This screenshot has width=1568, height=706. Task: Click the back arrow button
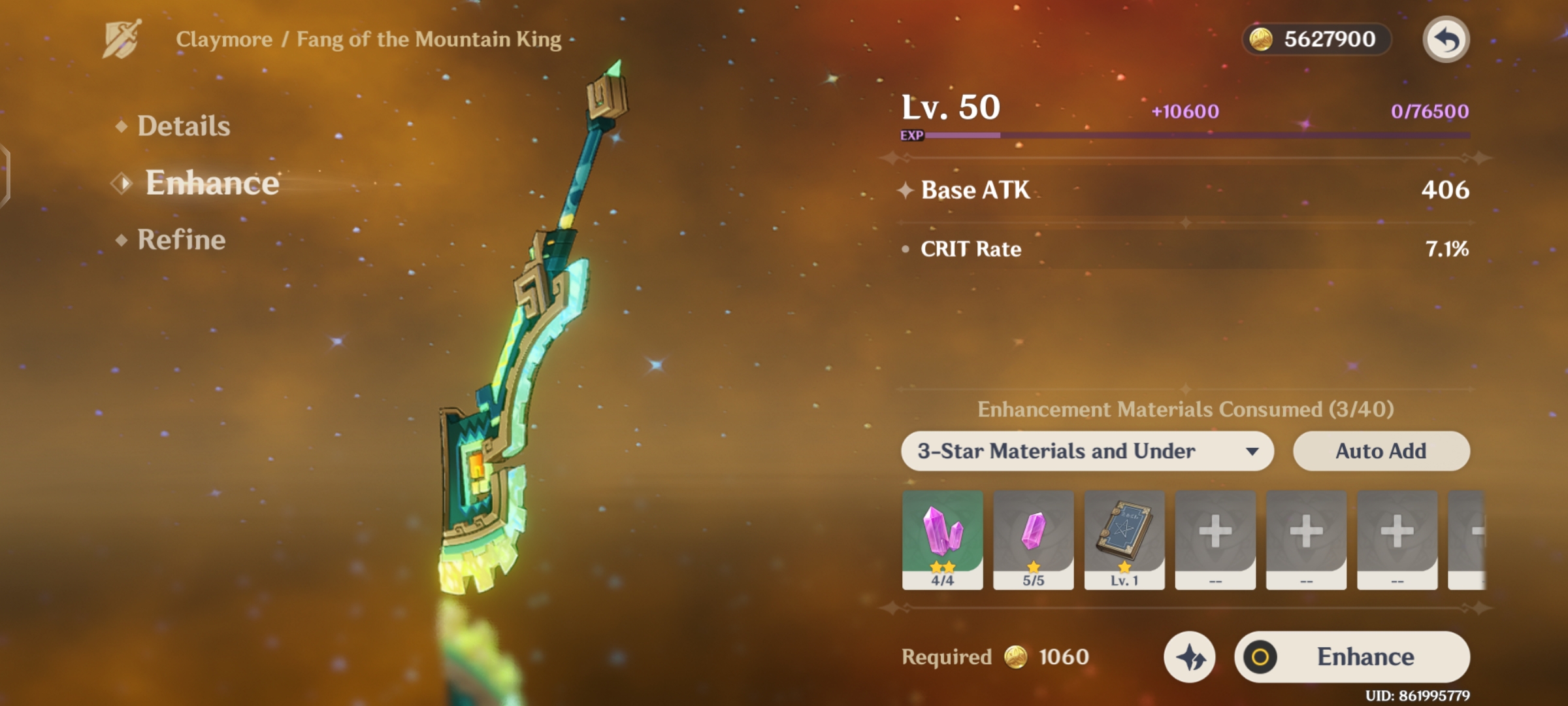1446,40
